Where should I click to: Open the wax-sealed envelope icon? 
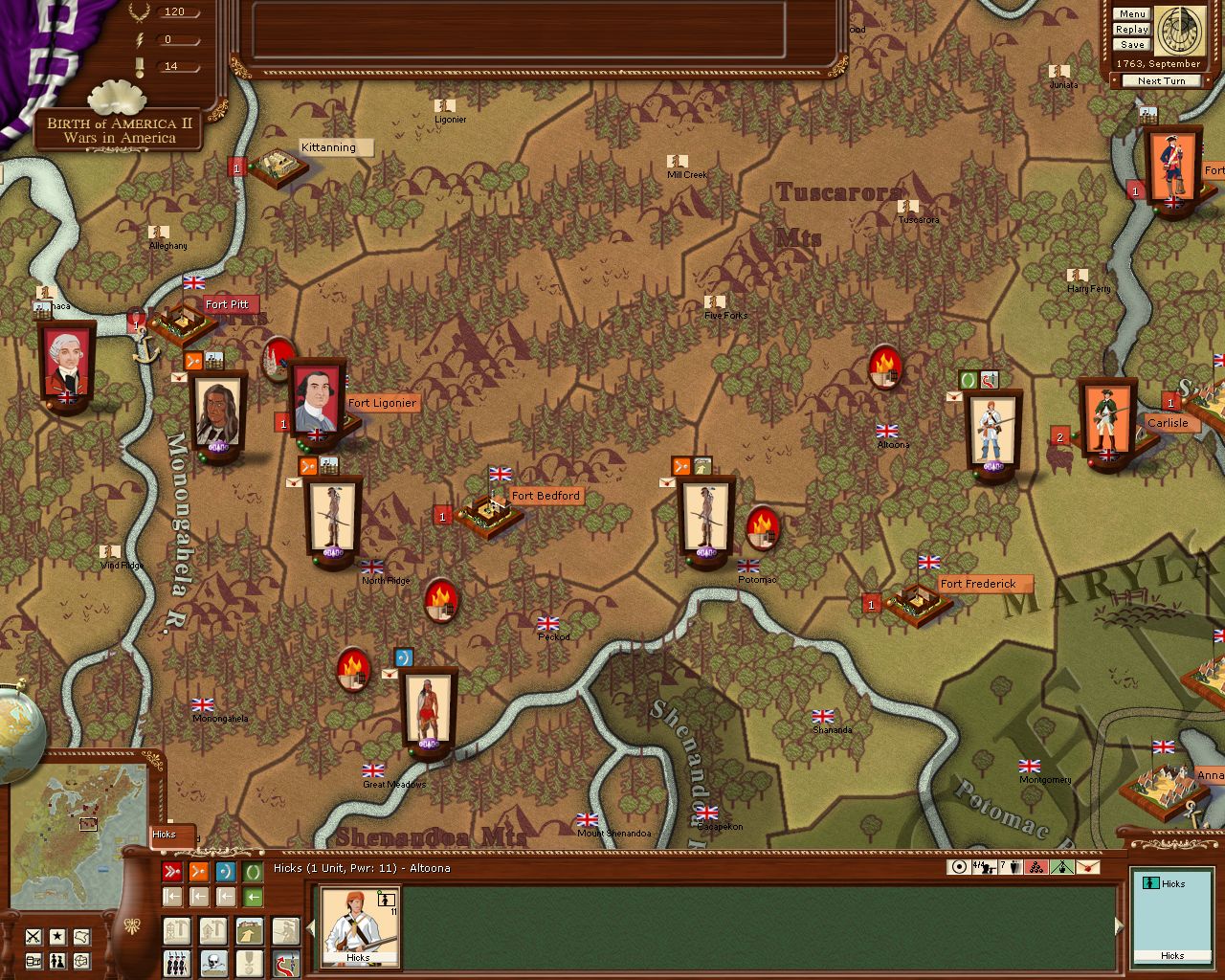click(1088, 867)
